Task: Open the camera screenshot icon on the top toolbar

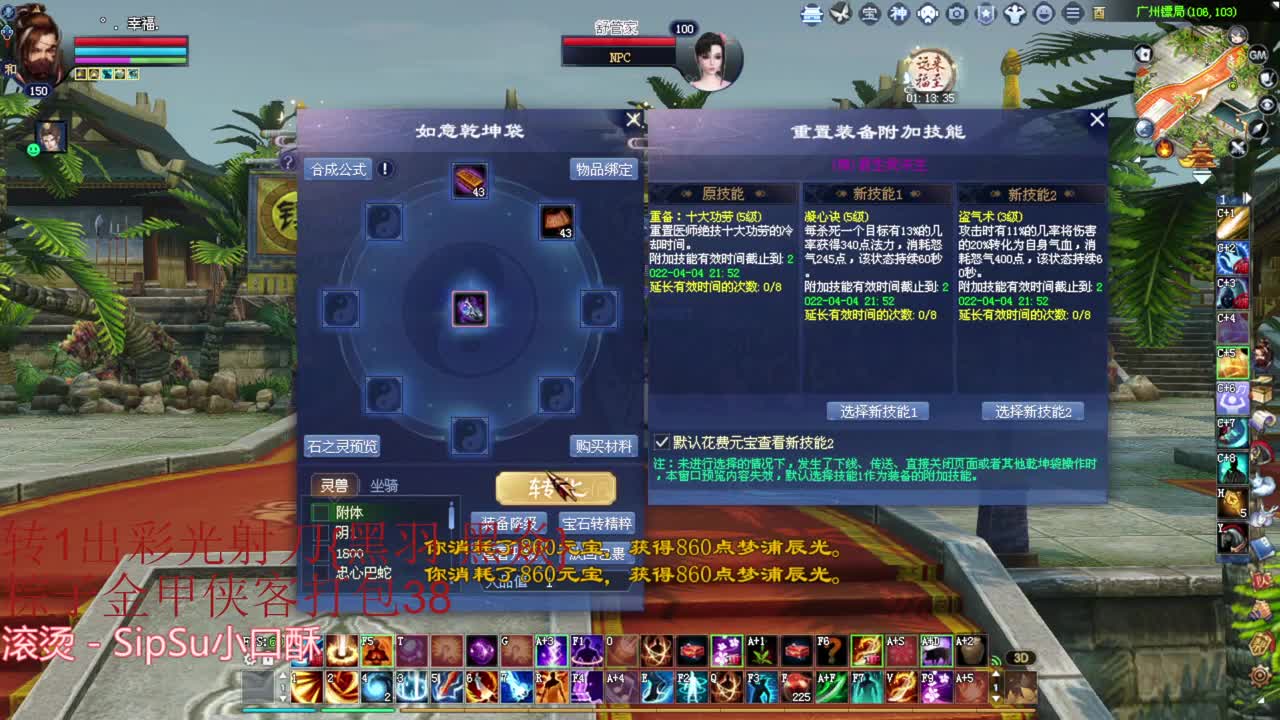Action: [956, 14]
